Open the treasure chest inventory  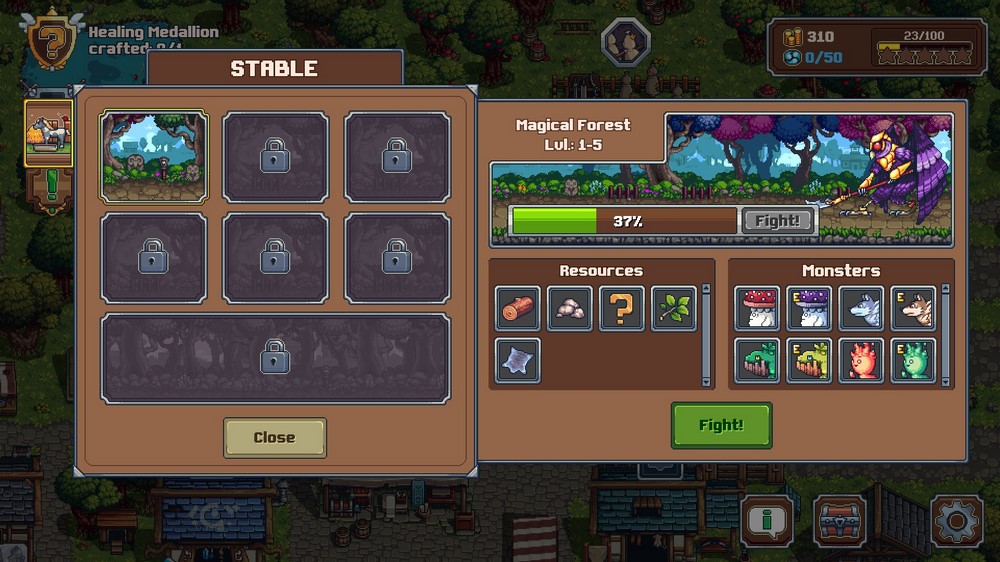840,521
